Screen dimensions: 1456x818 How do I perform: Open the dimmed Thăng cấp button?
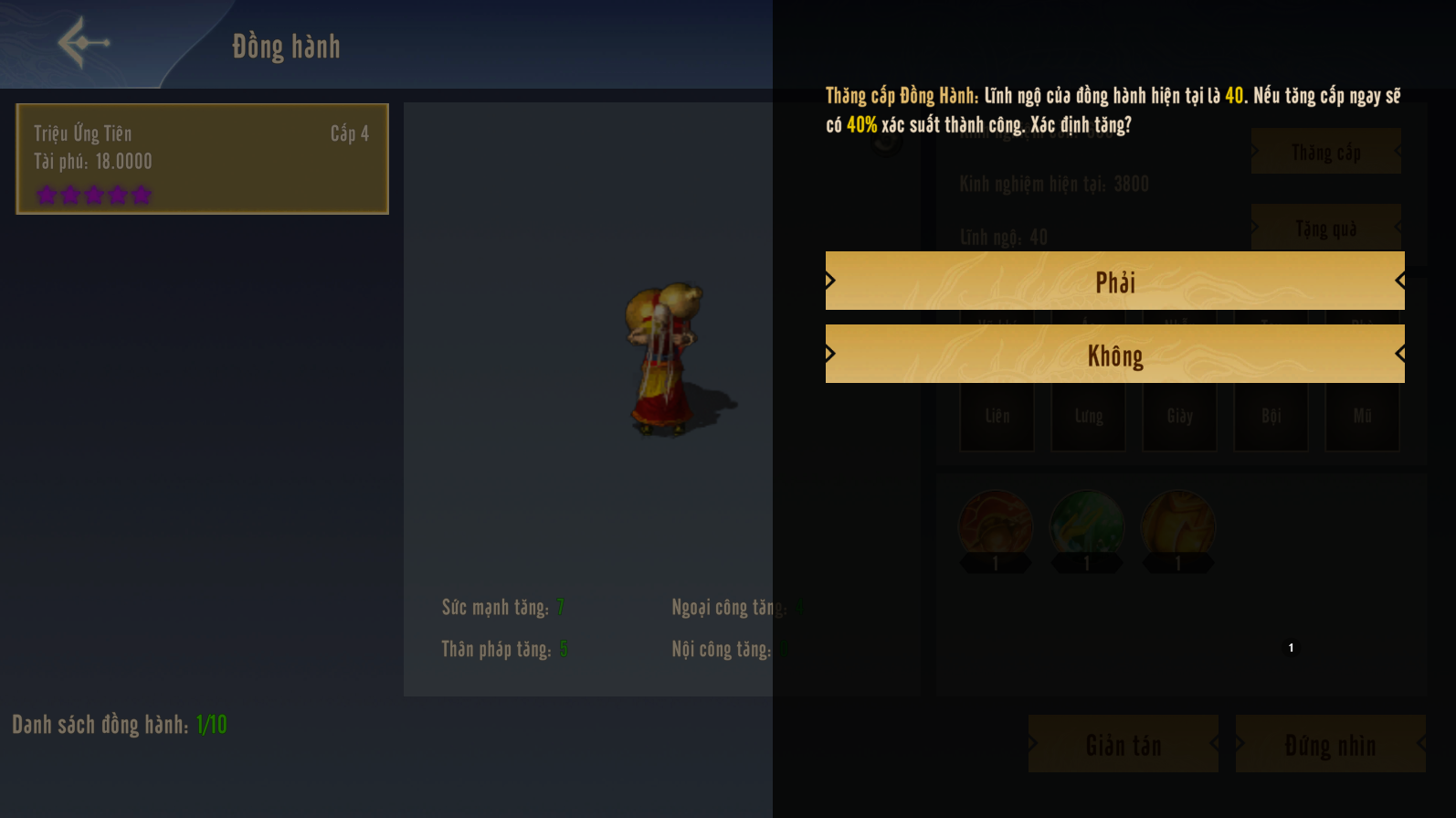point(1325,152)
